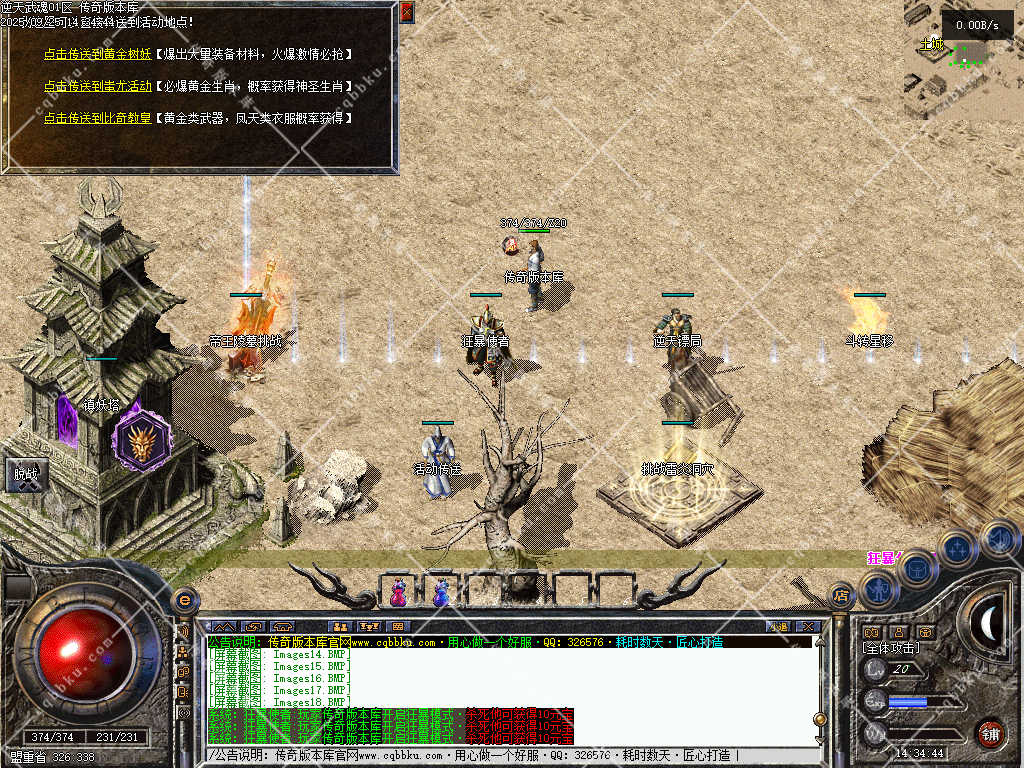Close the chat panel with its X
This screenshot has width=1024, height=768.
(x=809, y=627)
